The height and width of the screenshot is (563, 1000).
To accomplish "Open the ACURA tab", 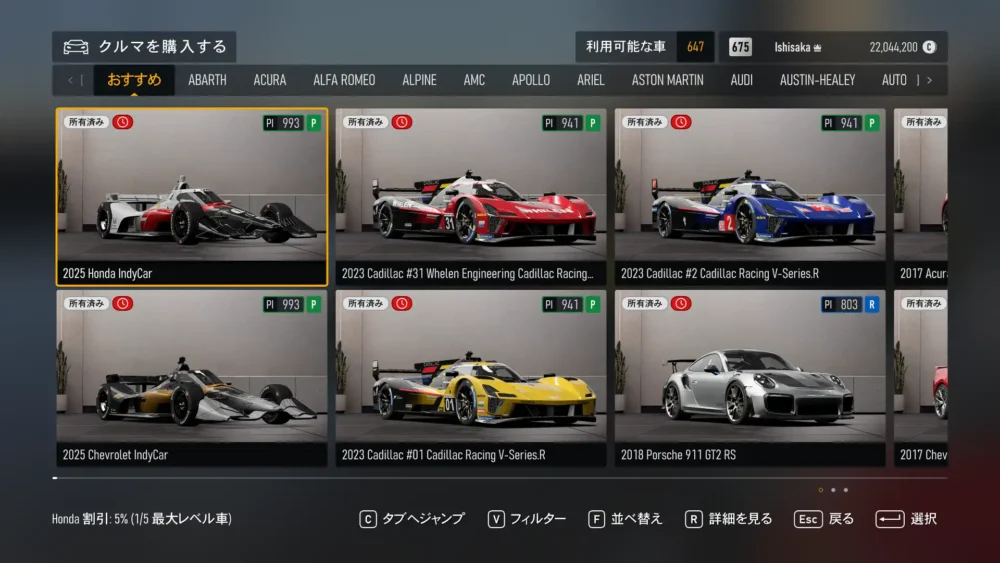I will (270, 80).
